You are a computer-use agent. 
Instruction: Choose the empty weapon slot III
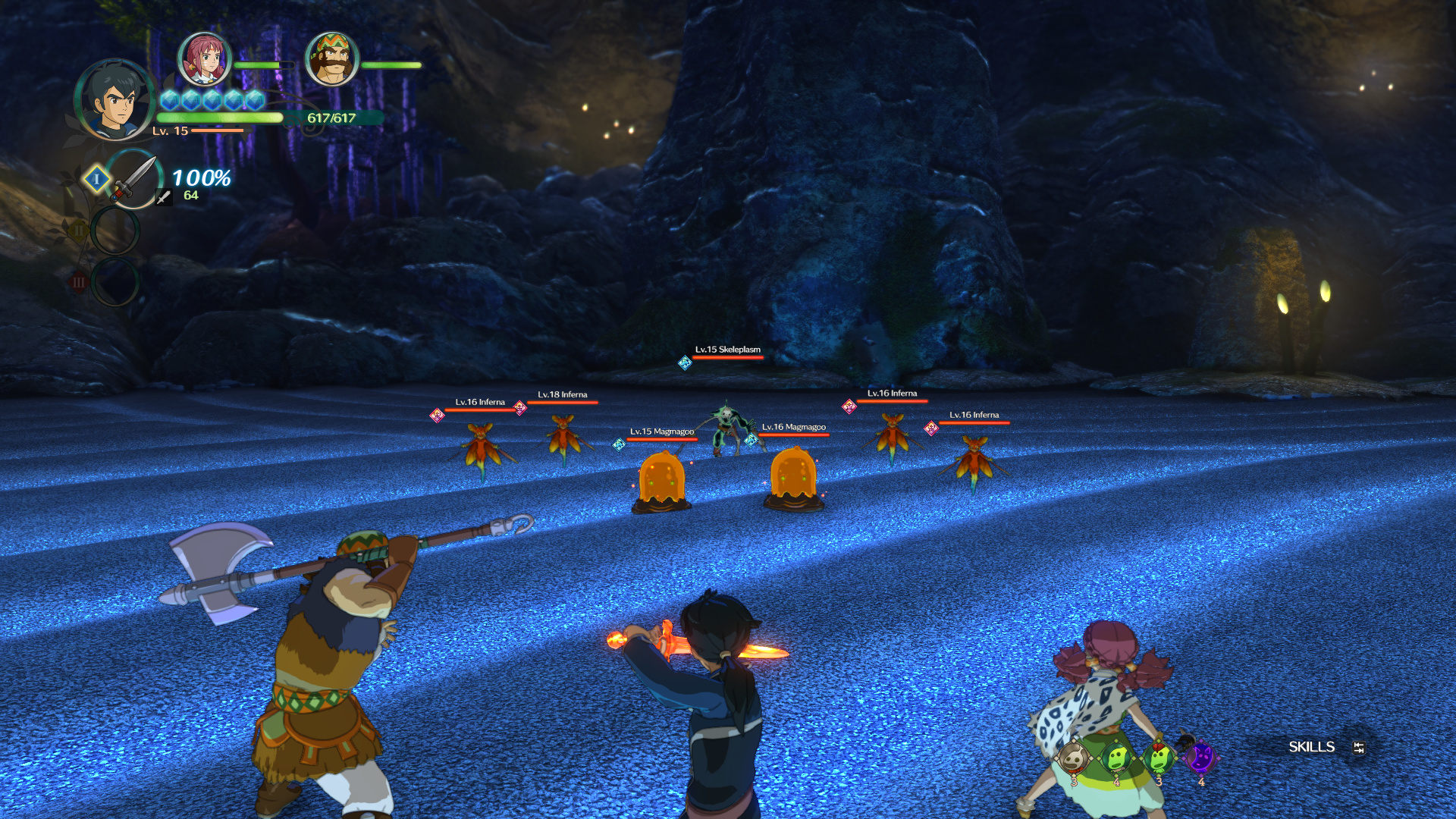tap(115, 281)
